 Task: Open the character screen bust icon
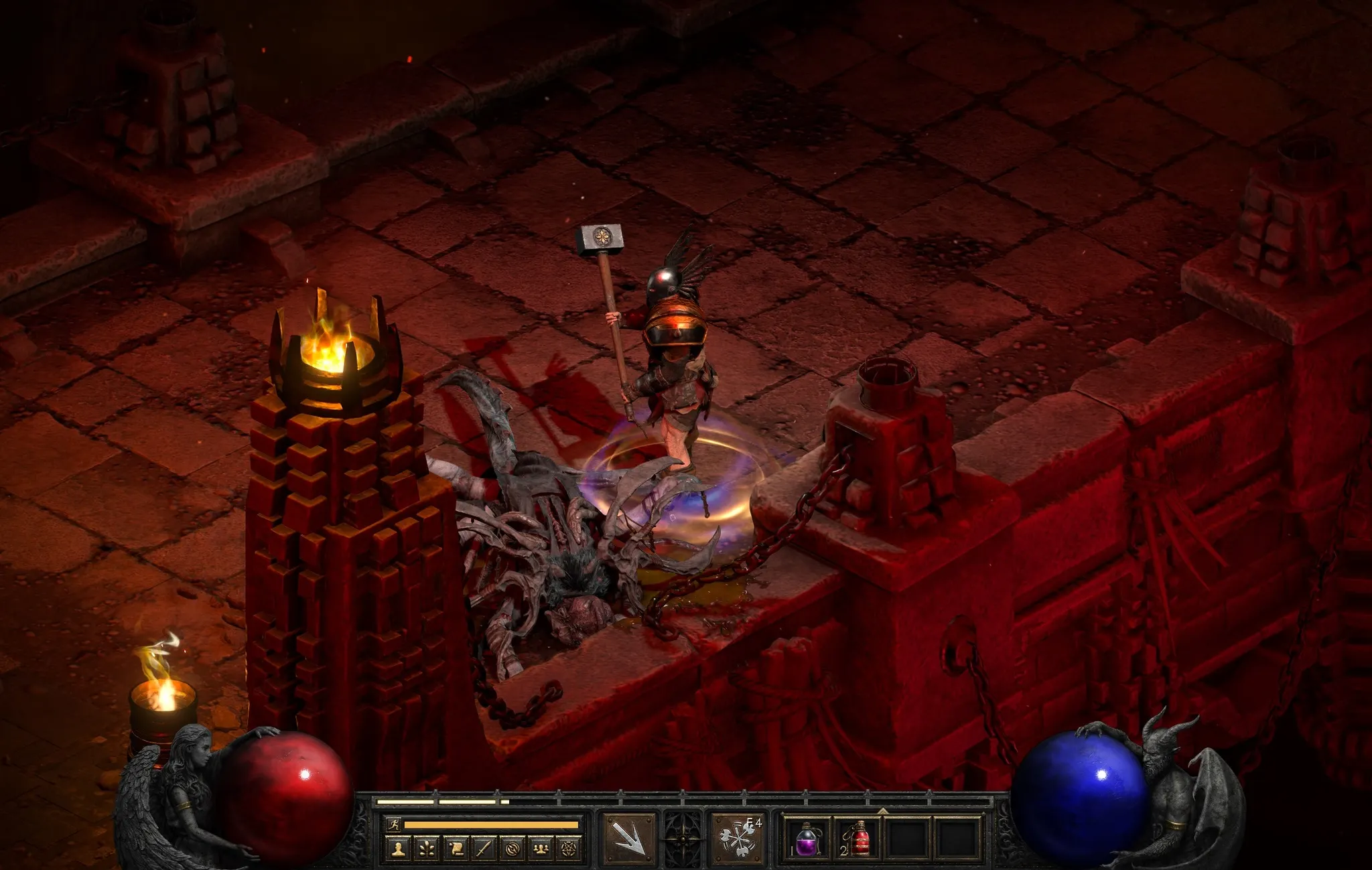click(399, 849)
